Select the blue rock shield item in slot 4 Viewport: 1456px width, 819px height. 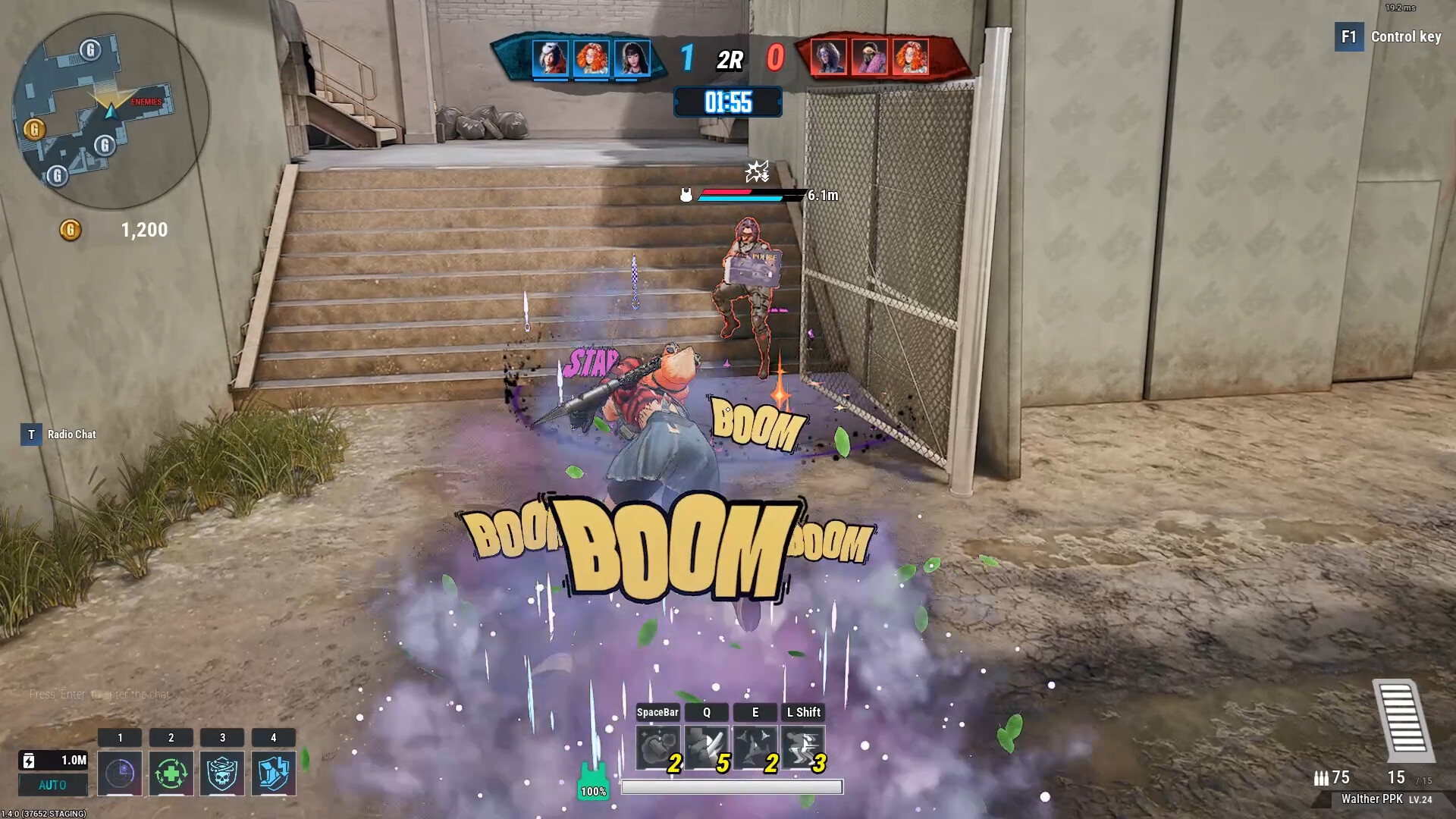tap(275, 772)
